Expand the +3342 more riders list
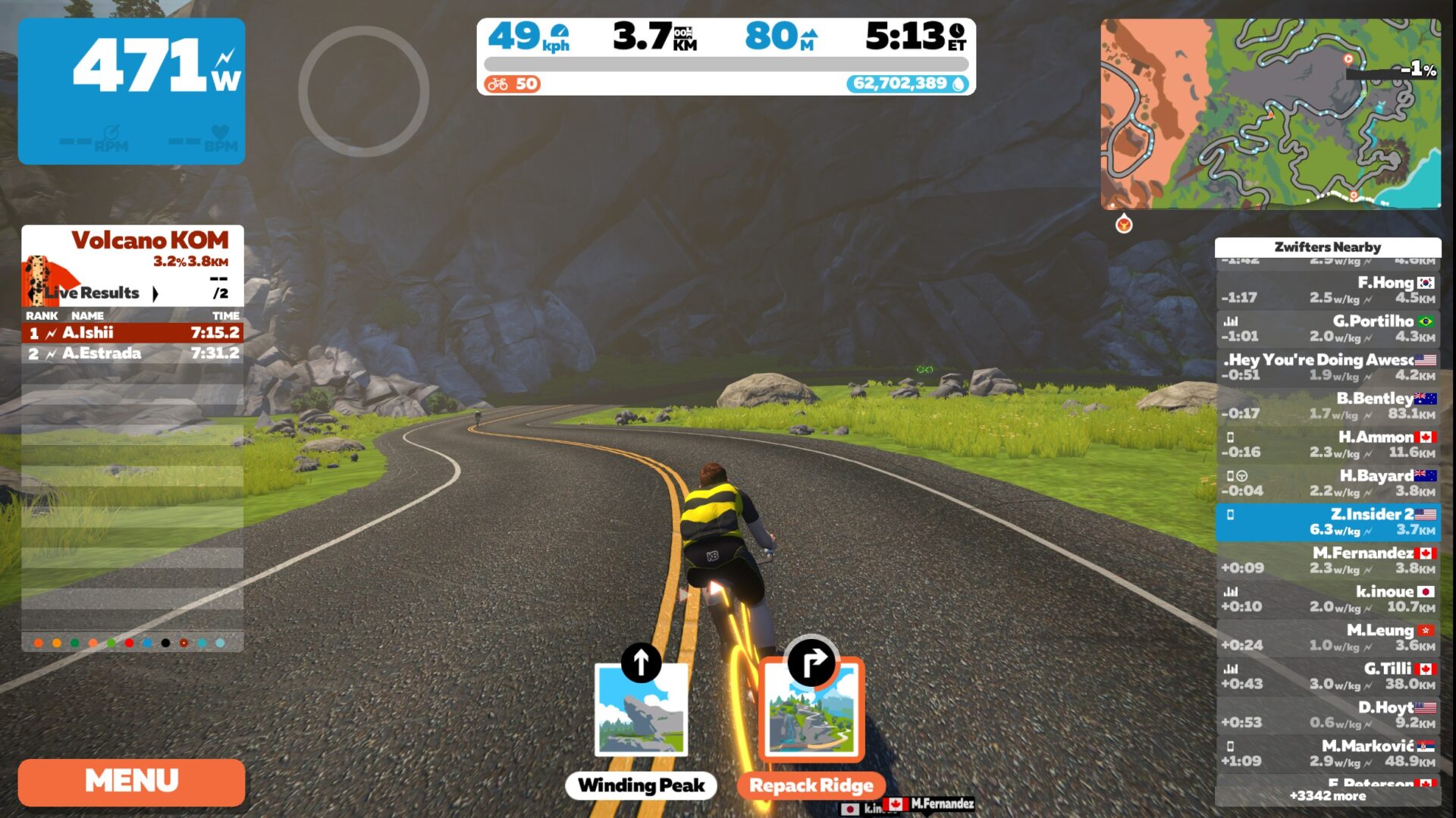Image resolution: width=1456 pixels, height=818 pixels. click(x=1326, y=796)
